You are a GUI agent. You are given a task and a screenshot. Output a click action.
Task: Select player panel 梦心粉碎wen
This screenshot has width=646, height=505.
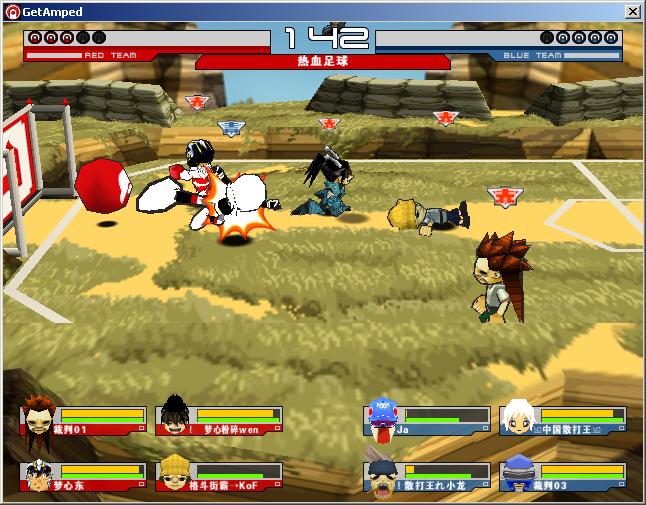219,420
